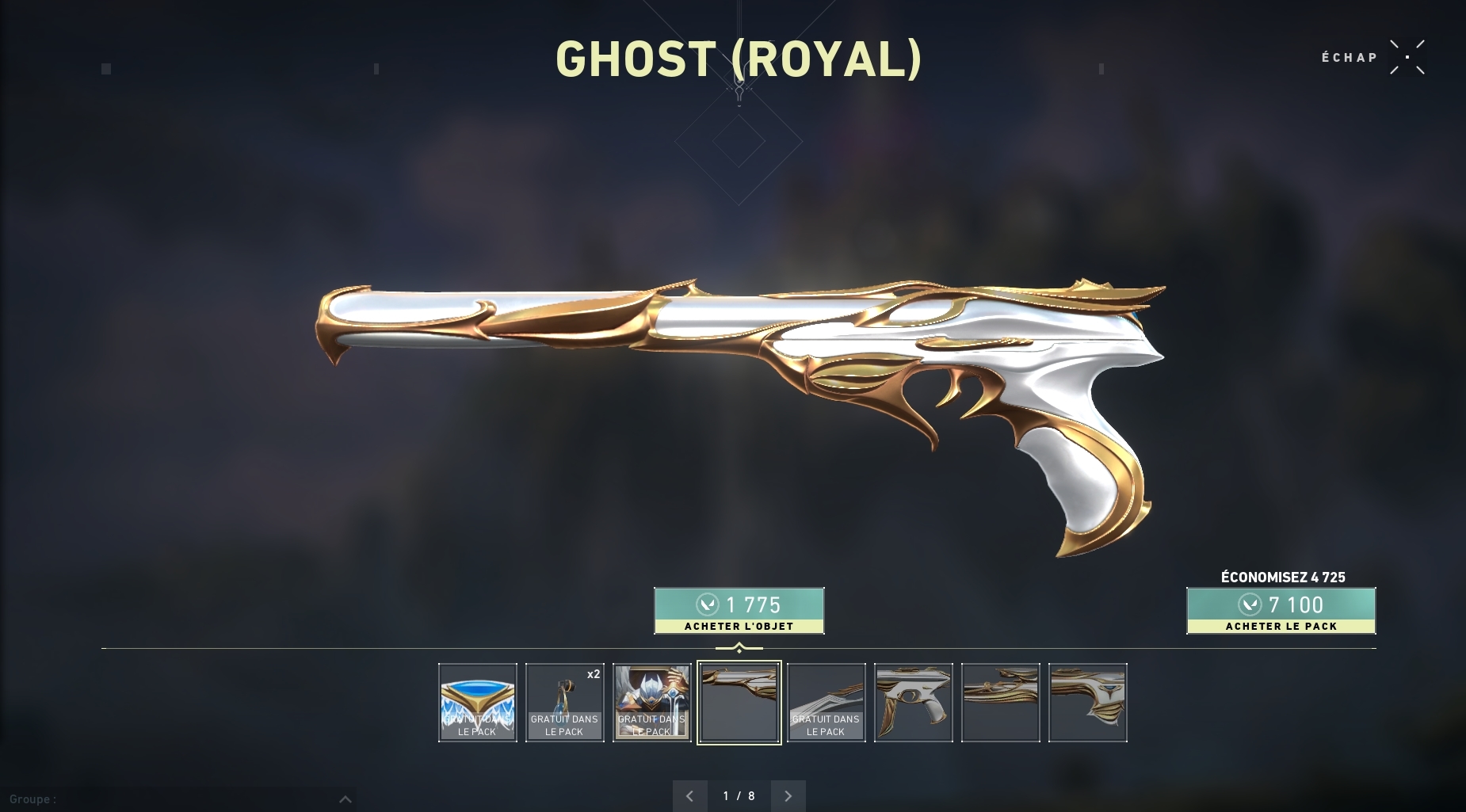The width and height of the screenshot is (1466, 812).
Task: Expand the Groupe panel arrow
Action: point(346,799)
